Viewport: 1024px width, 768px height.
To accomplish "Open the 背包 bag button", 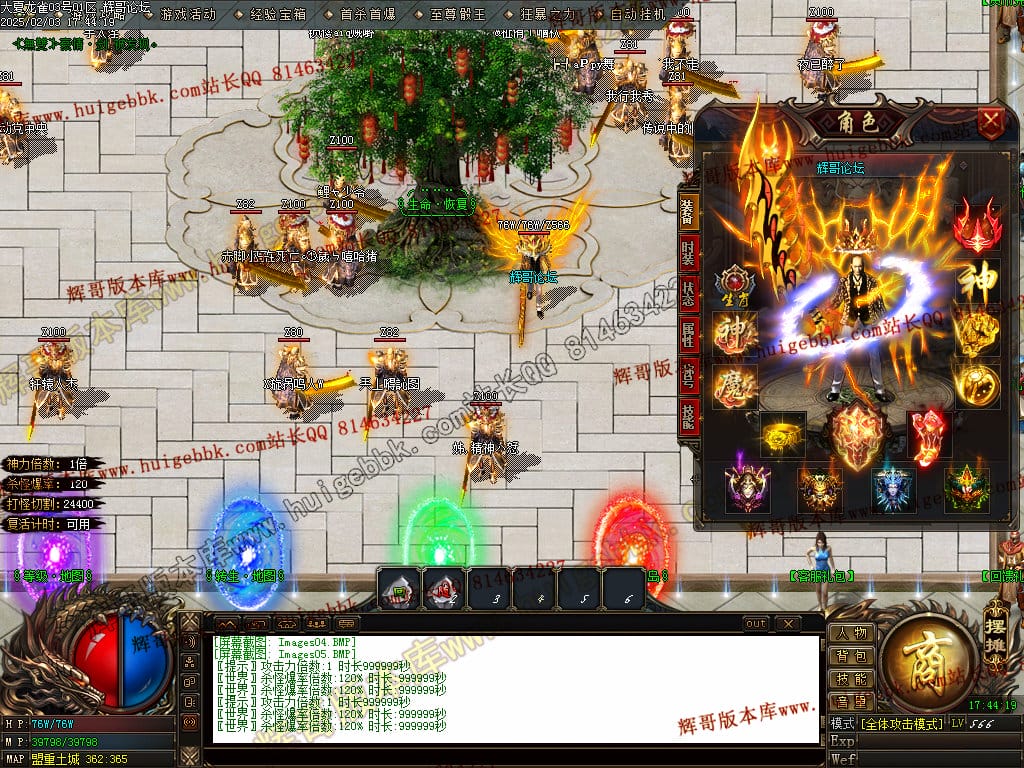I will (x=852, y=657).
